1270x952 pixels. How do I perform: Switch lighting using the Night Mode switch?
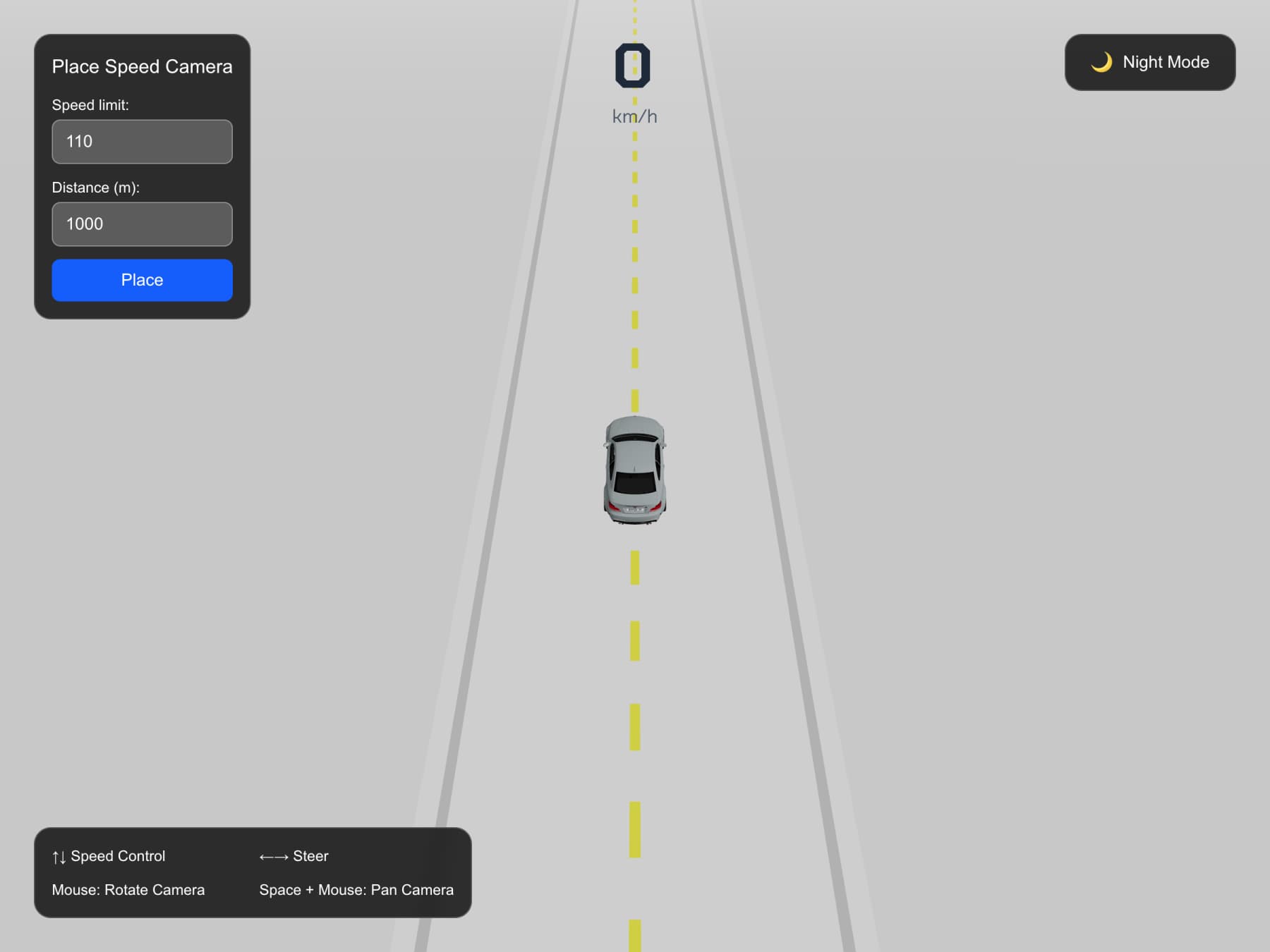point(1150,62)
